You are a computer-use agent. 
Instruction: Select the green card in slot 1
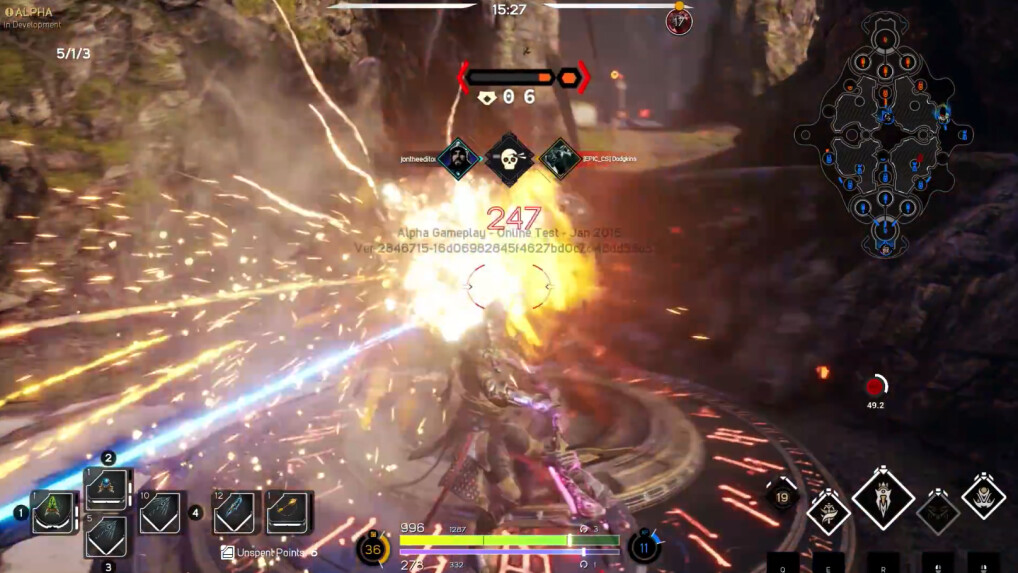pyautogui.click(x=53, y=513)
